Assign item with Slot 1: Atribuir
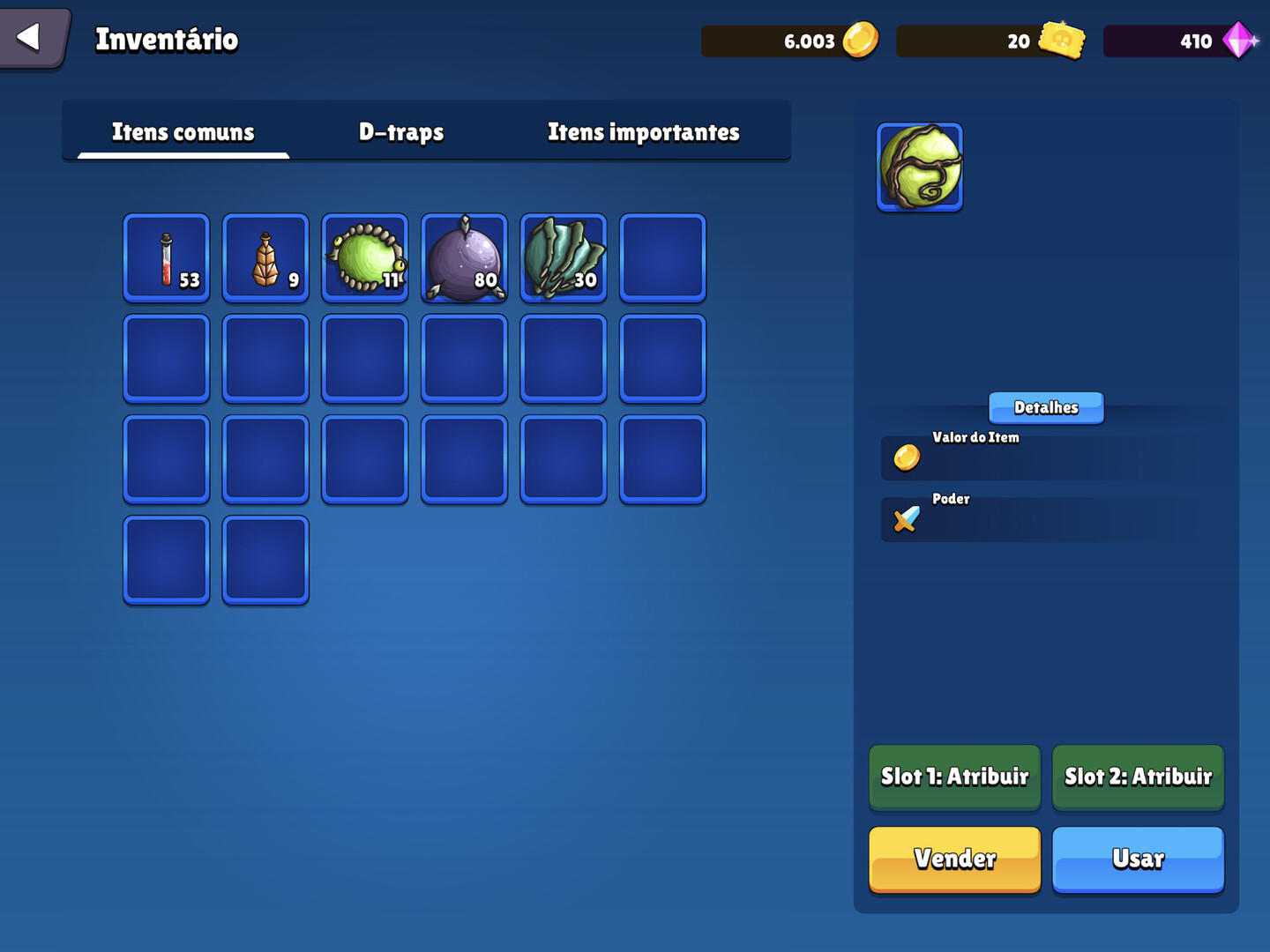The image size is (1270, 952). [x=954, y=777]
